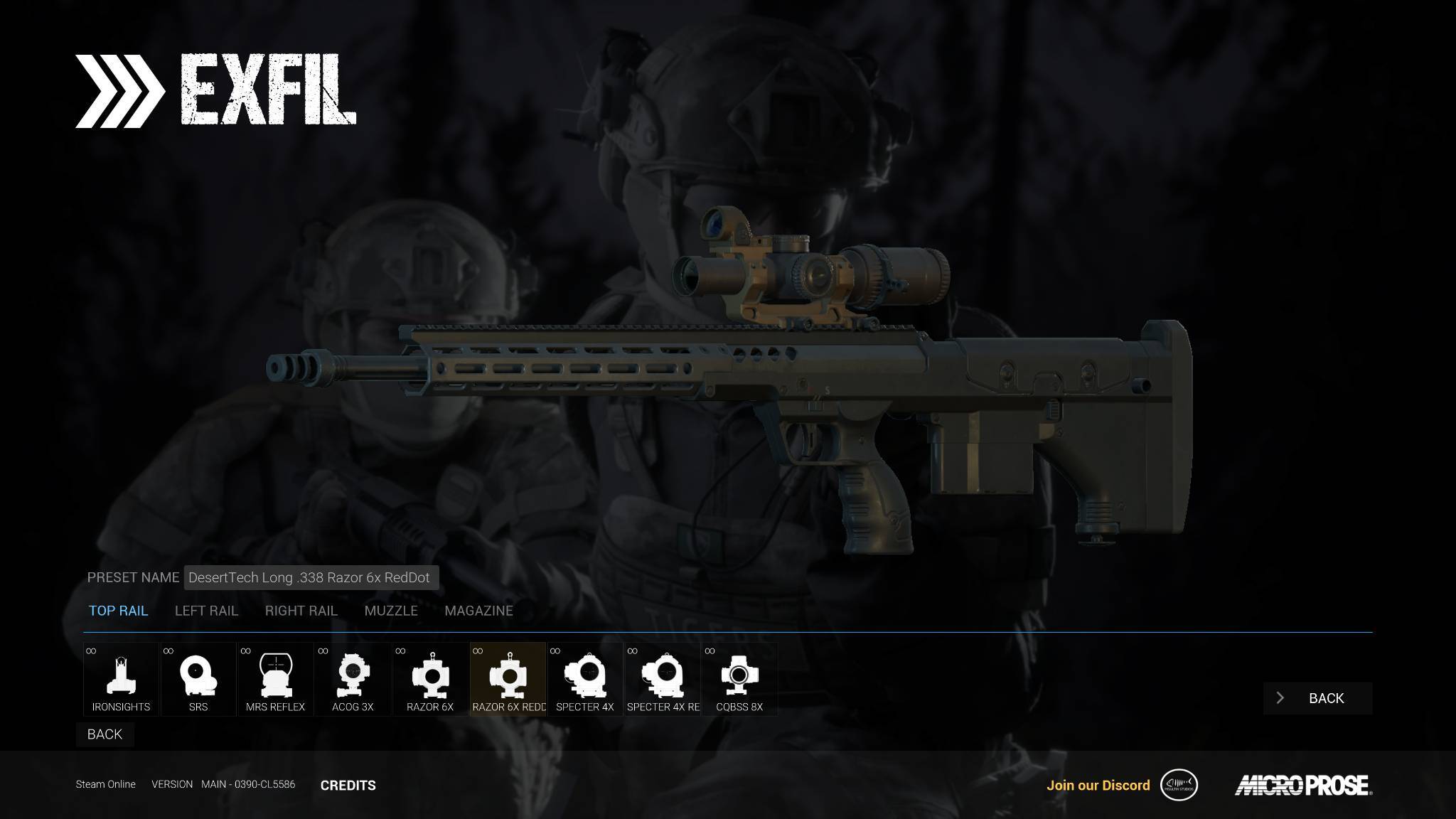Click the MicroProse logo
Image resolution: width=1456 pixels, height=819 pixels.
click(1302, 785)
